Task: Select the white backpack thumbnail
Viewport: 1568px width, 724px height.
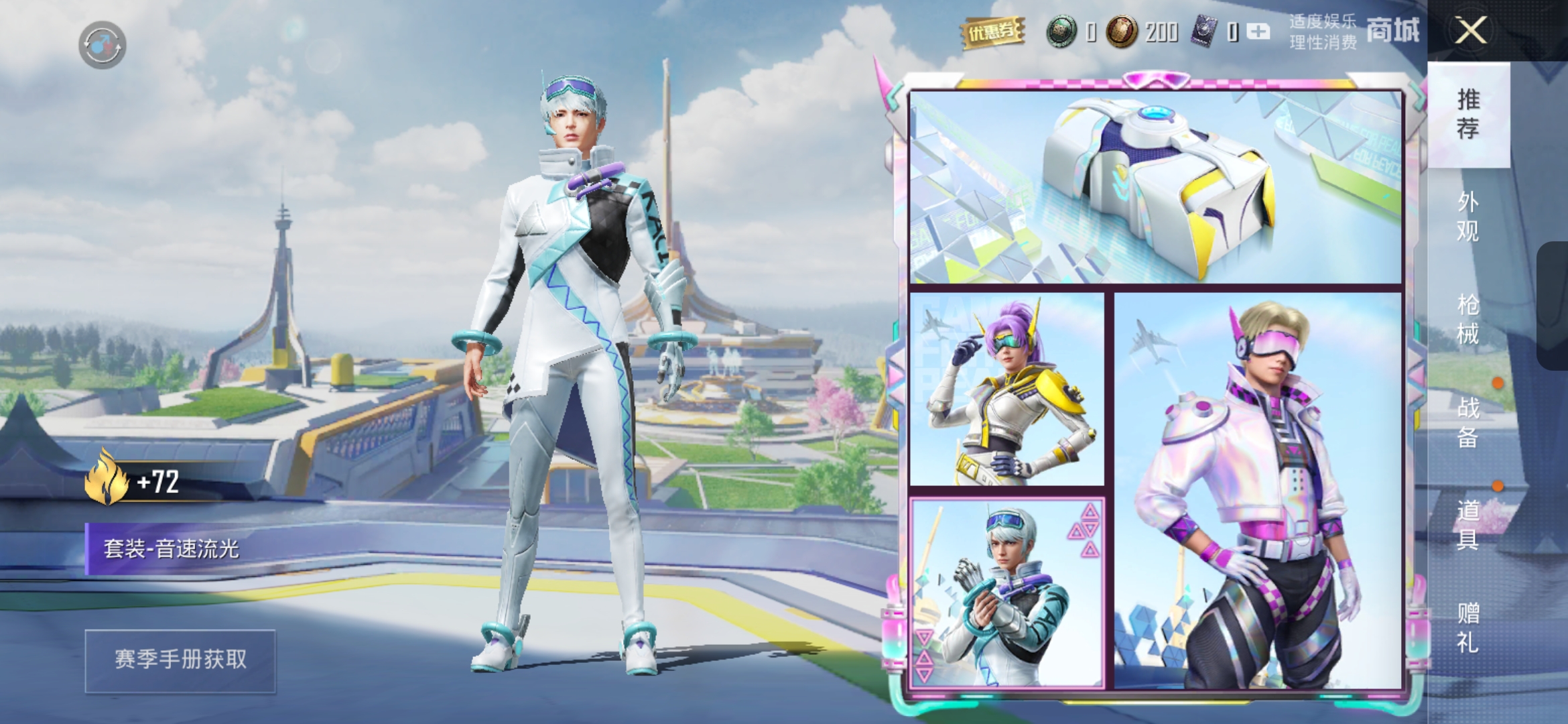Action: 1155,188
